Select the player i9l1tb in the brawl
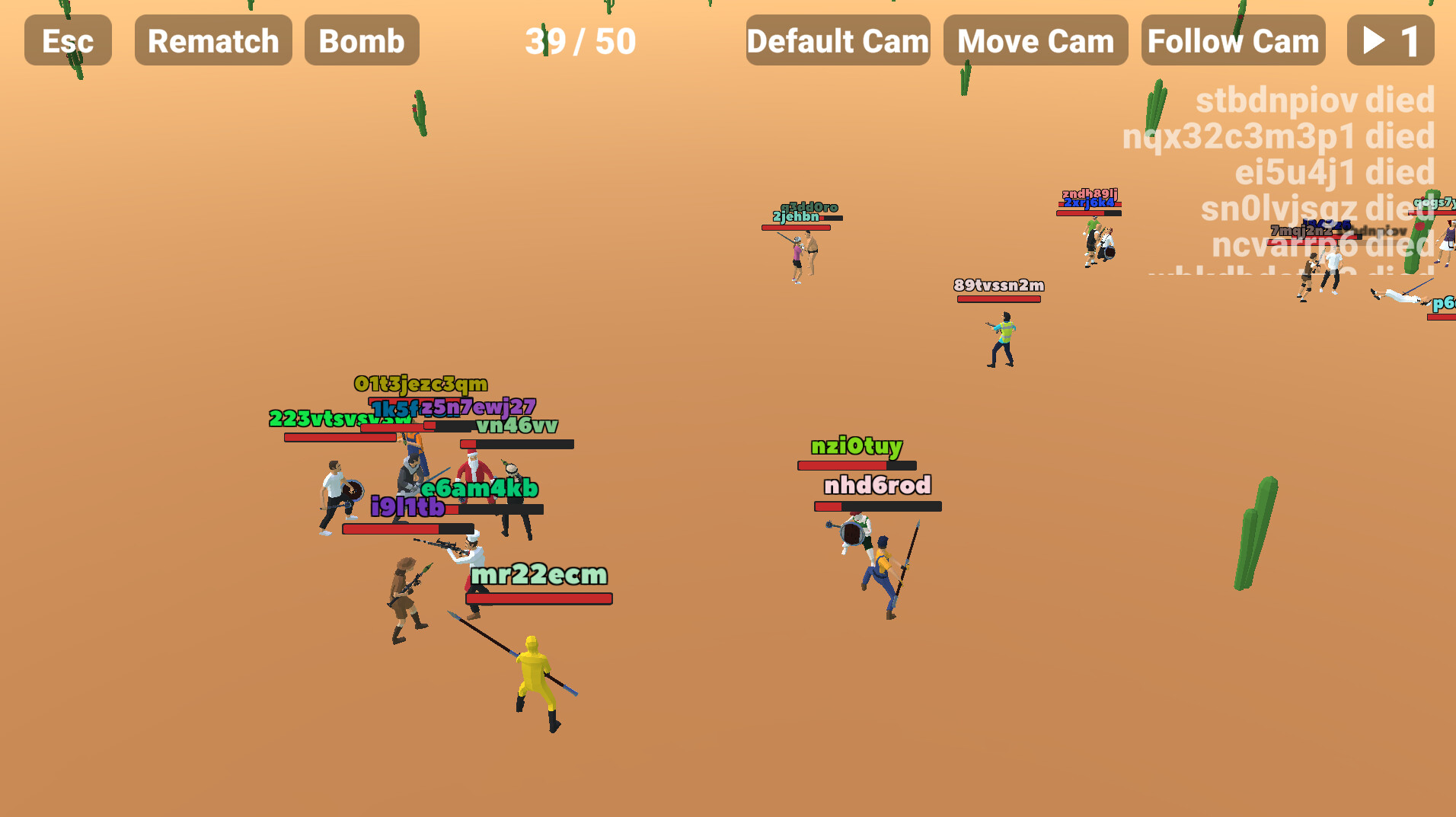This screenshot has height=817, width=1456. pos(407,503)
